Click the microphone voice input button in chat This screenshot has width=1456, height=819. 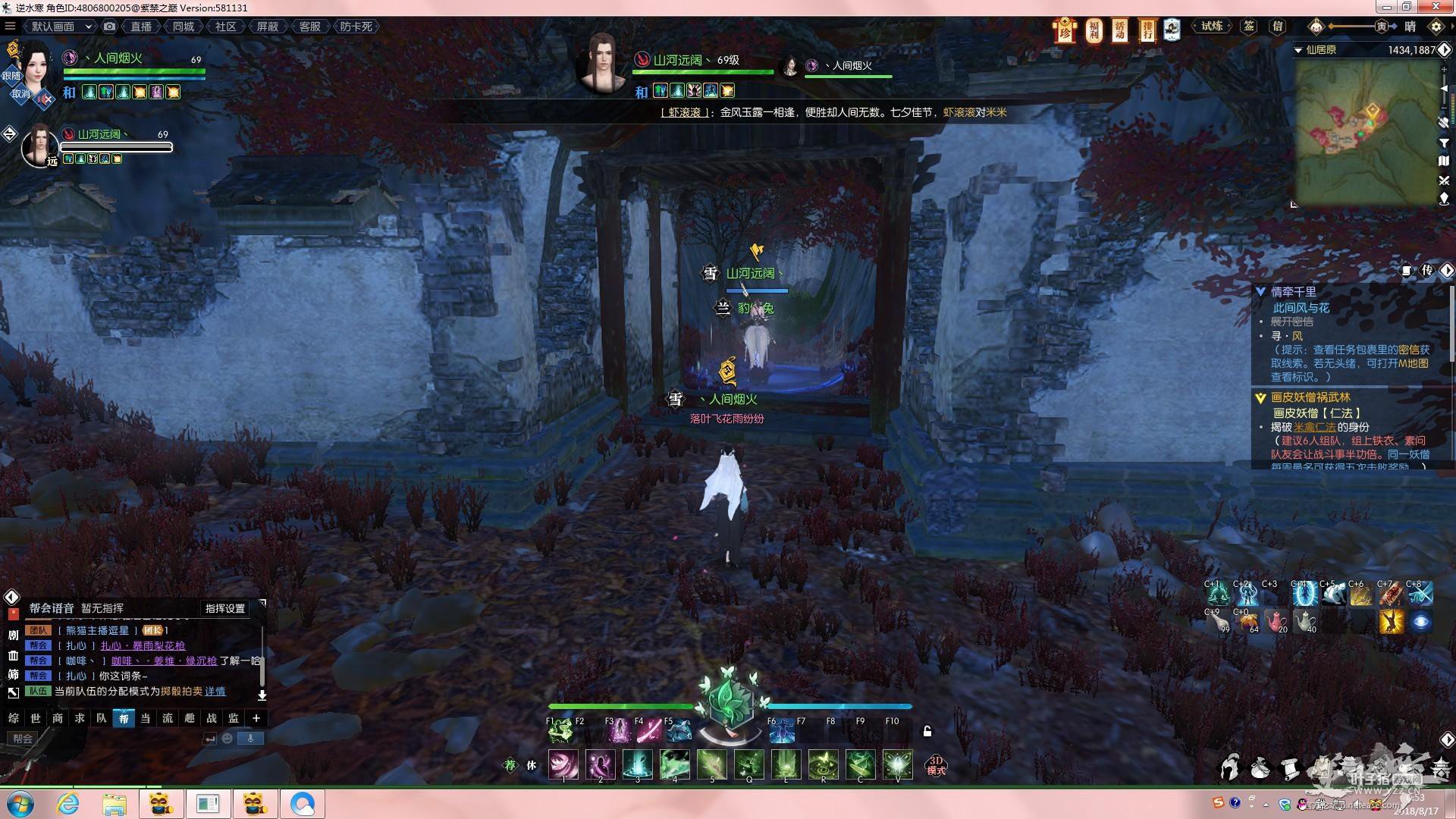[250, 738]
